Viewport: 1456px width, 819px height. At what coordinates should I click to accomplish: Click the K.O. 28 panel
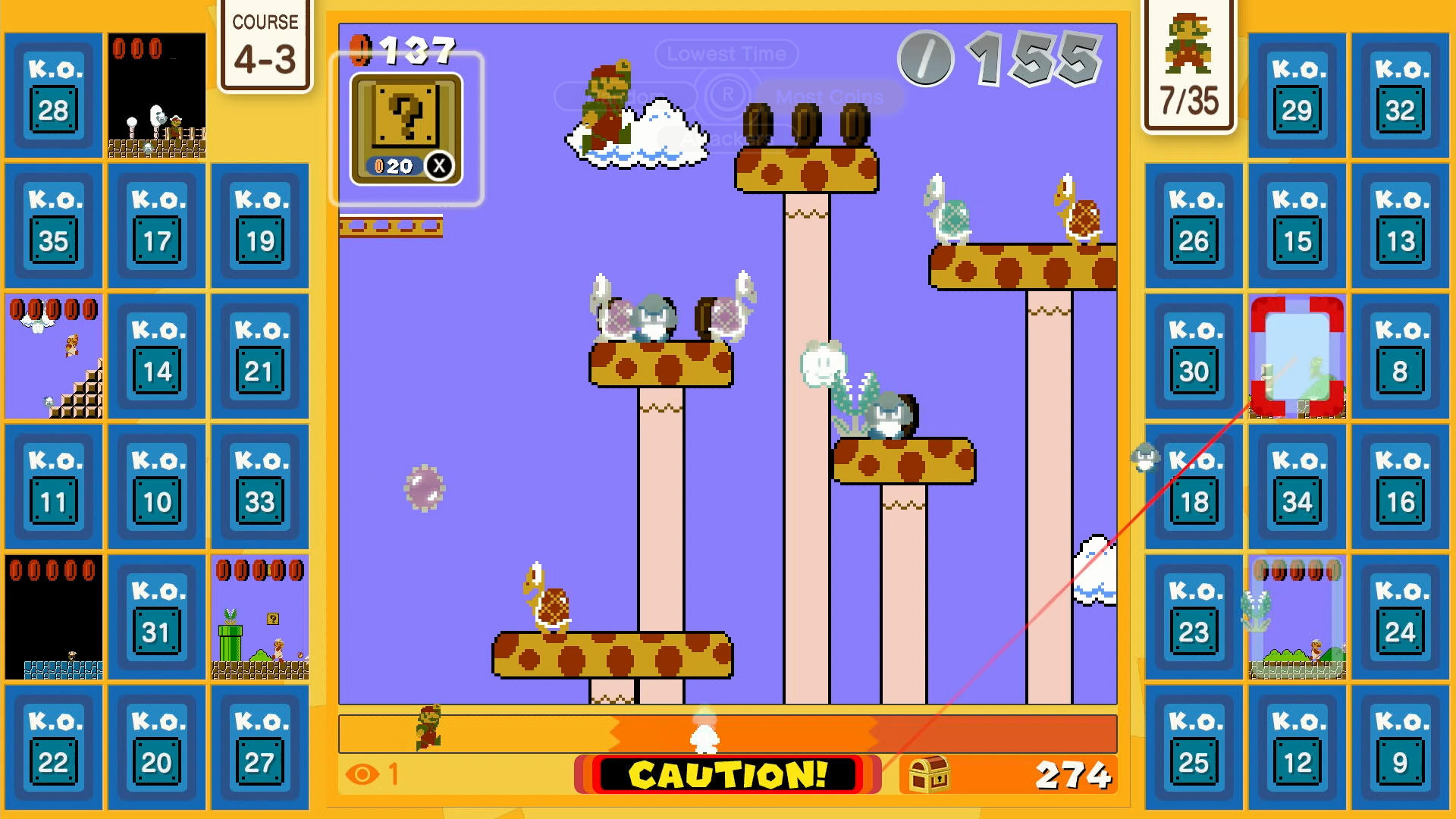[52, 95]
